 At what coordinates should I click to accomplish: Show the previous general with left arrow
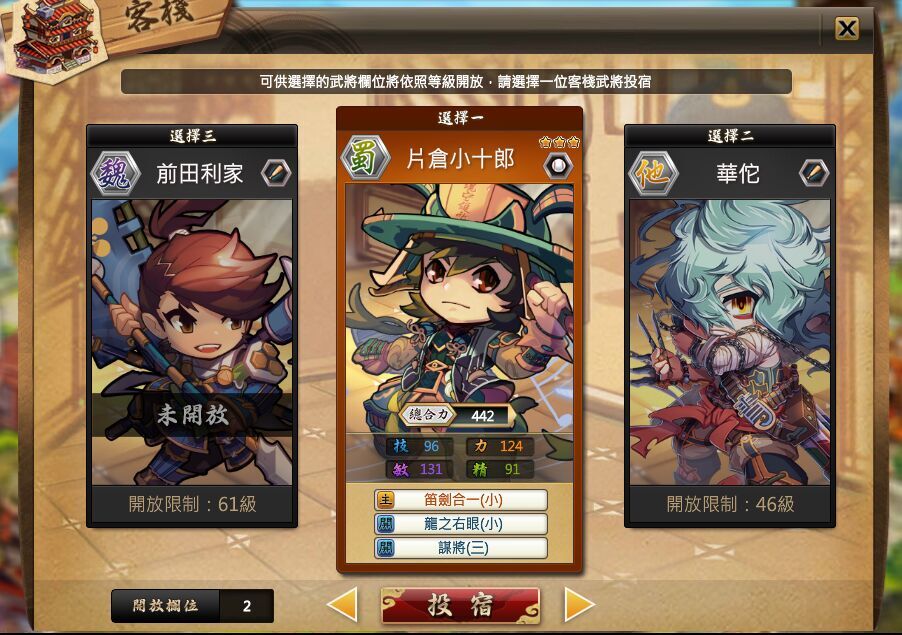tap(342, 604)
